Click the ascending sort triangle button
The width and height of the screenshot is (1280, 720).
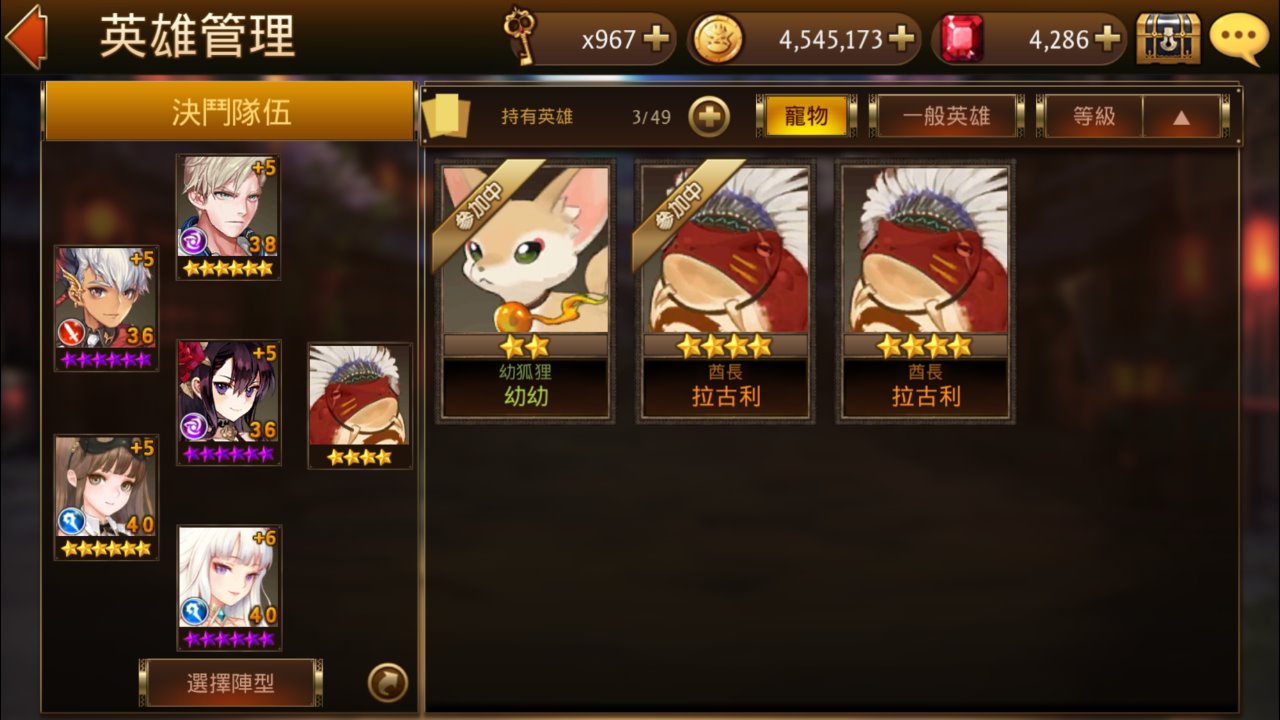pyautogui.click(x=1183, y=115)
